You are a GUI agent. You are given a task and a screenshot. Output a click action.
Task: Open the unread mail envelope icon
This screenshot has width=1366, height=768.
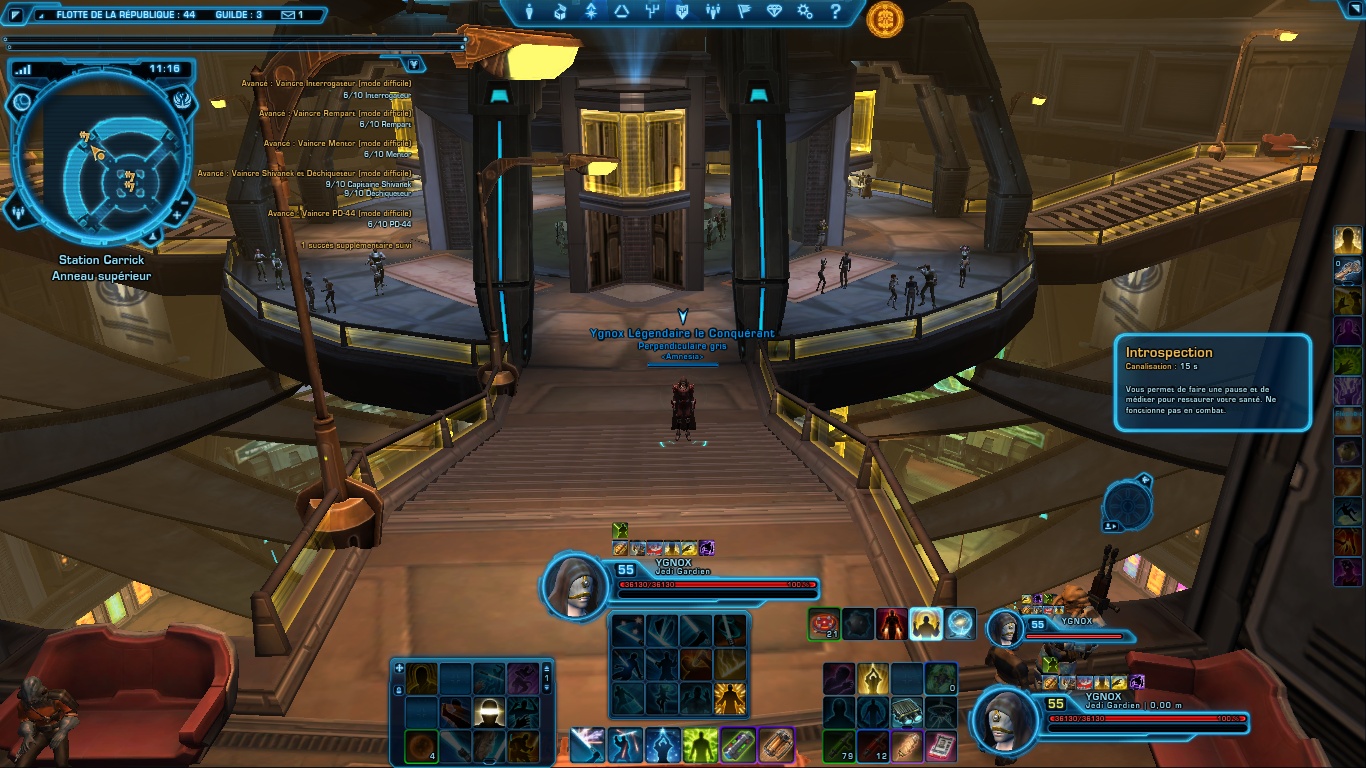point(287,15)
